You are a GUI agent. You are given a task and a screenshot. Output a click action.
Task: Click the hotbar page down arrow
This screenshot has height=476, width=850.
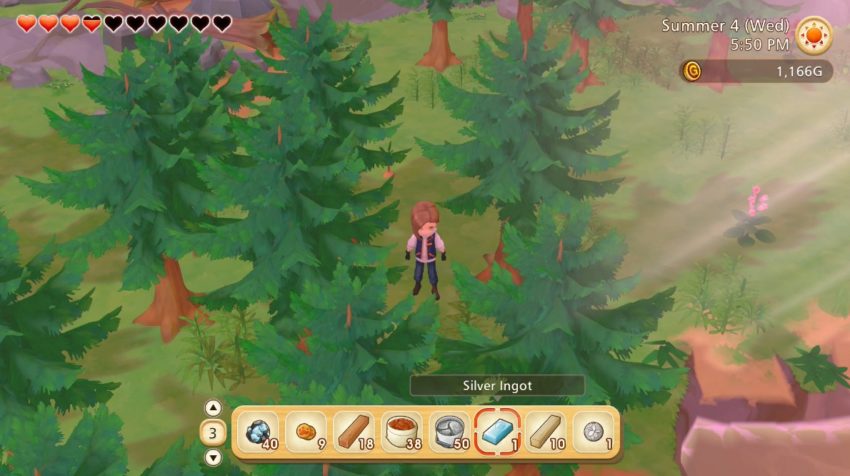[x=213, y=458]
